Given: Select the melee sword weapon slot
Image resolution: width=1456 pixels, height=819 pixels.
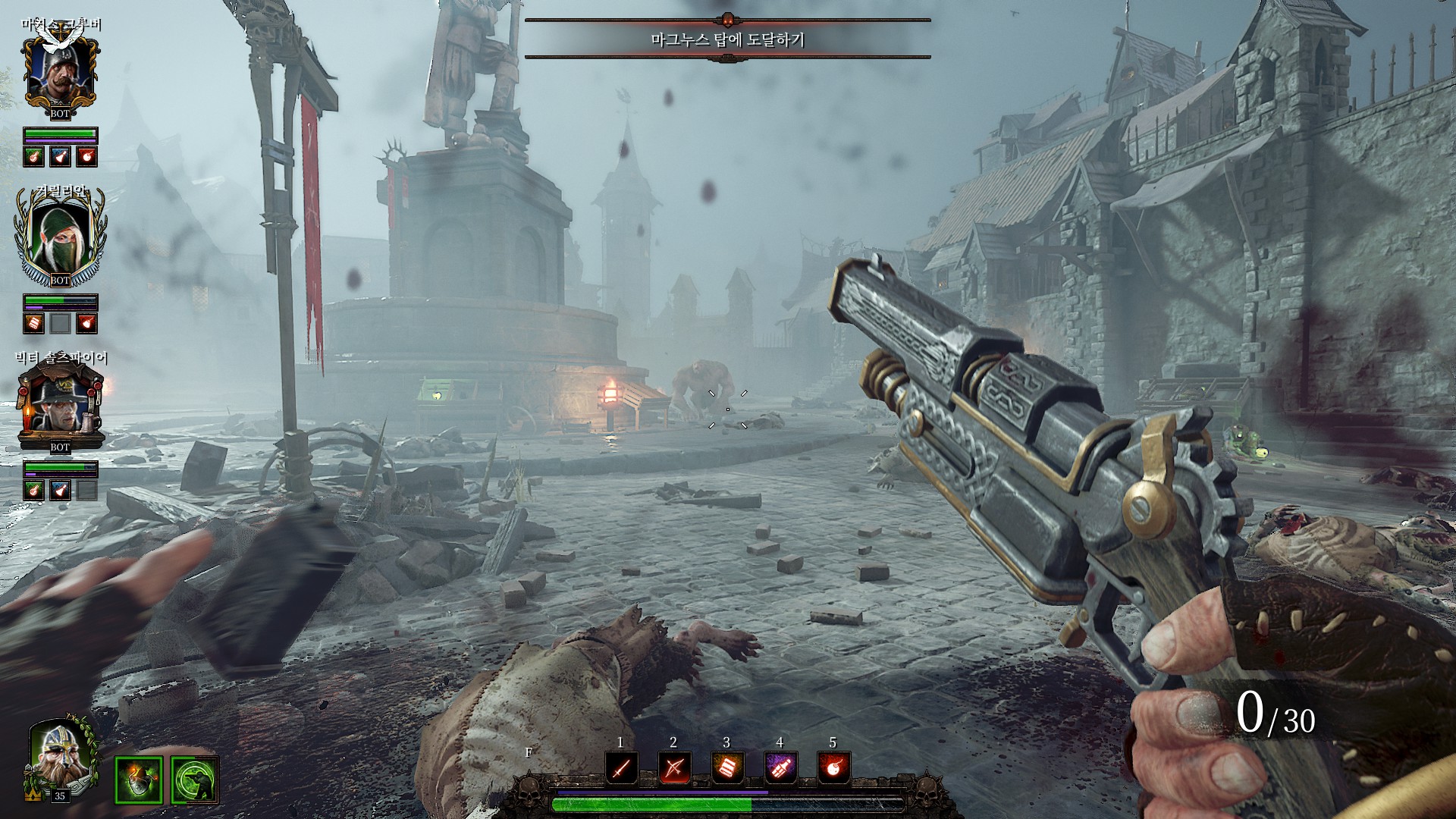Looking at the screenshot, I should [621, 769].
